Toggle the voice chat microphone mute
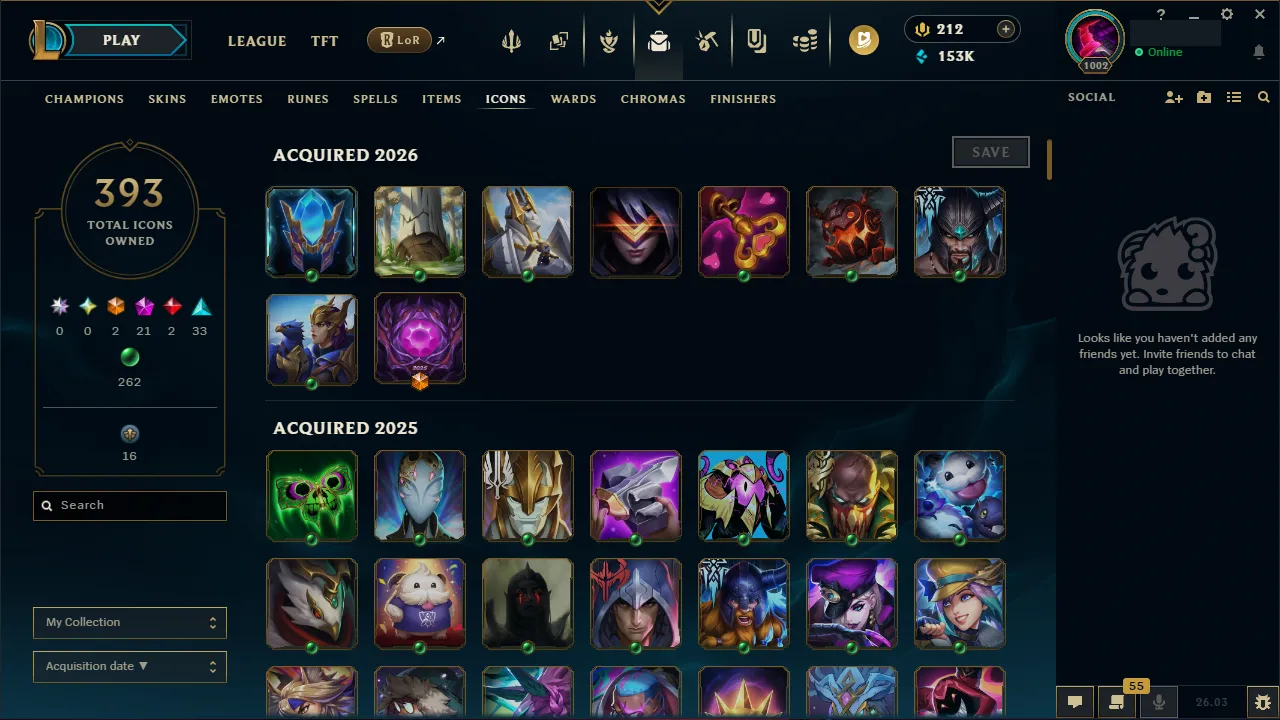Image resolution: width=1280 pixels, height=720 pixels. (1159, 701)
